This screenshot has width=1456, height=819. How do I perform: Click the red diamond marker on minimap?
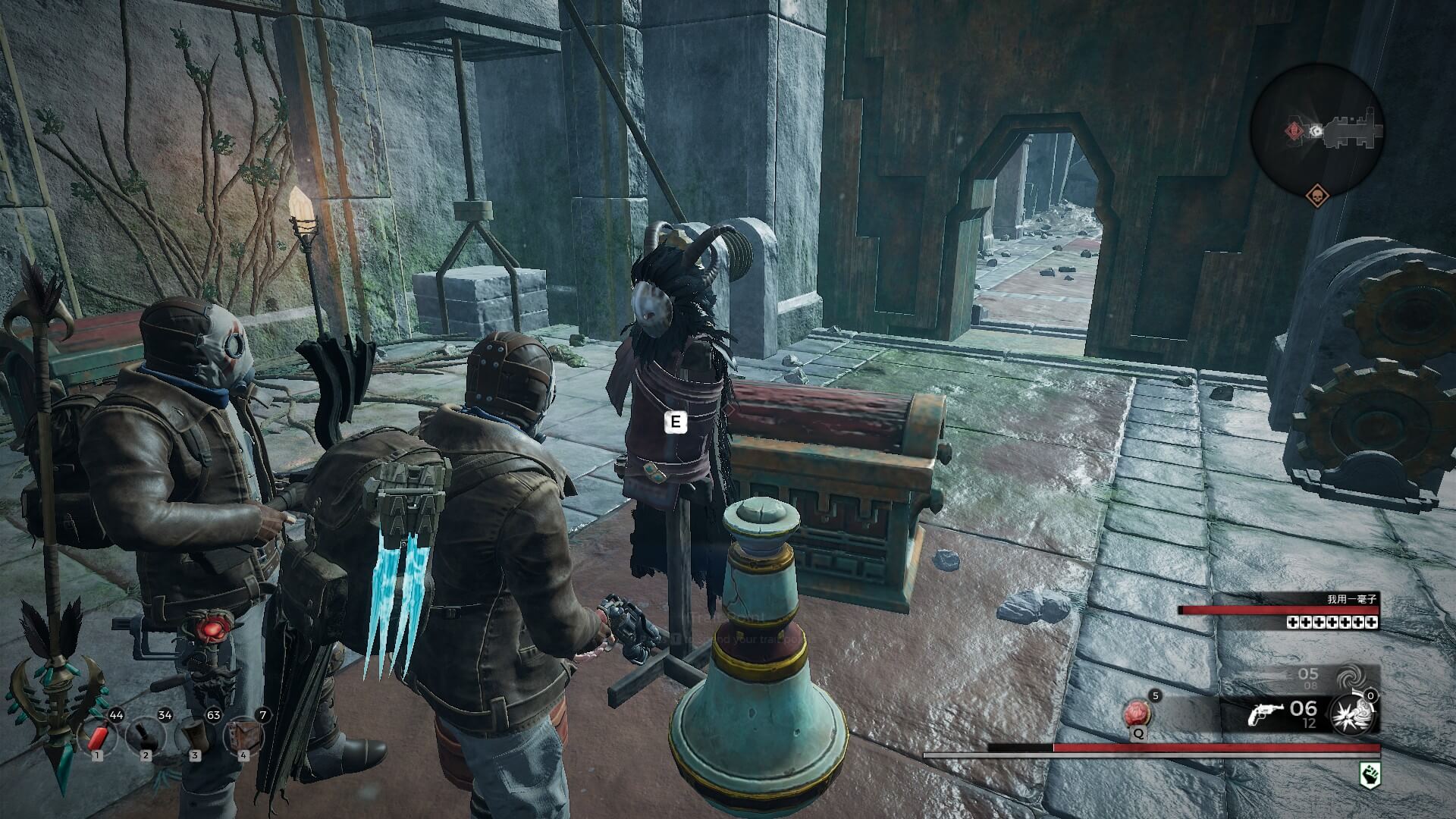(1293, 131)
